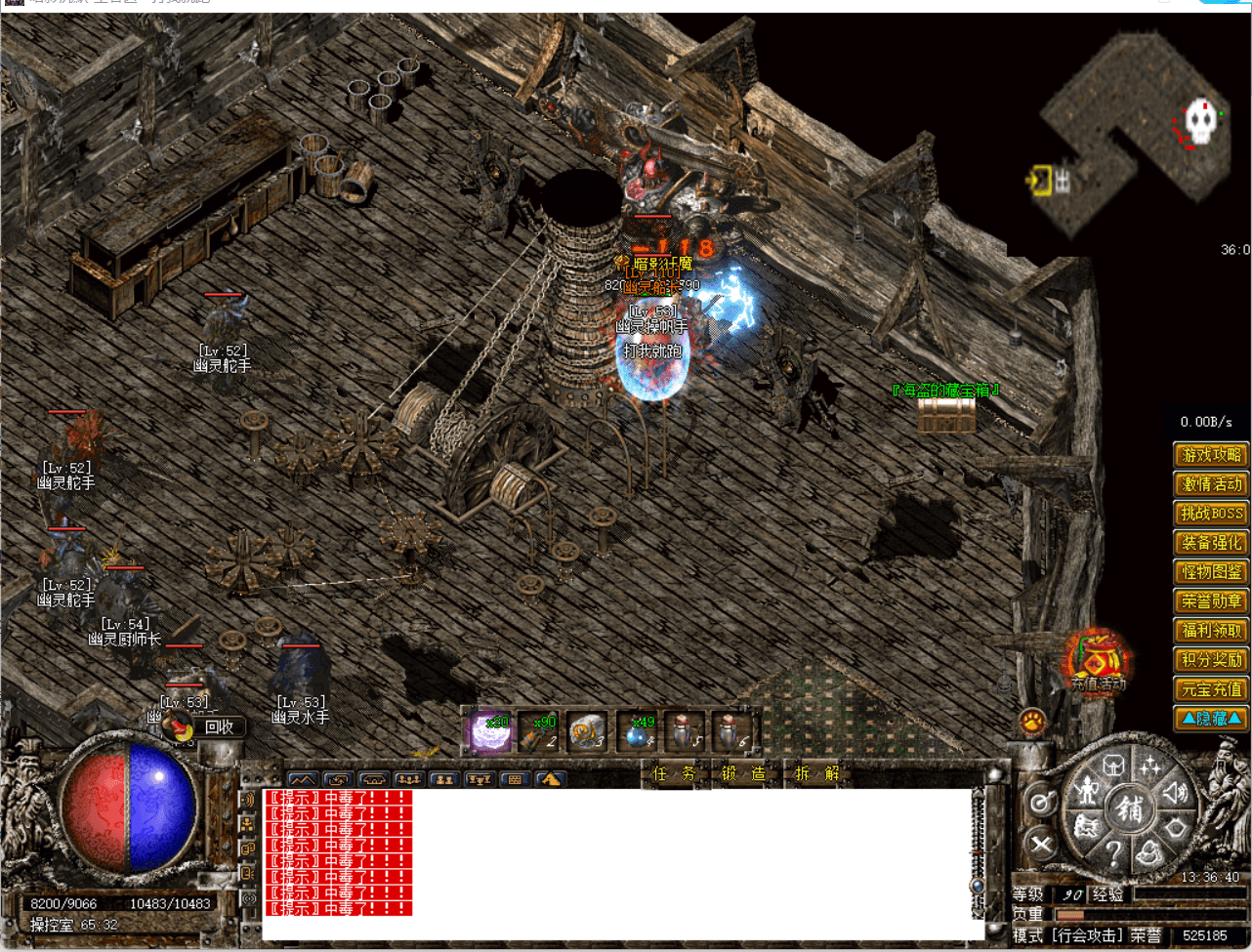
Task: Open the 充值活动 red money bag icon
Action: coord(1098,660)
